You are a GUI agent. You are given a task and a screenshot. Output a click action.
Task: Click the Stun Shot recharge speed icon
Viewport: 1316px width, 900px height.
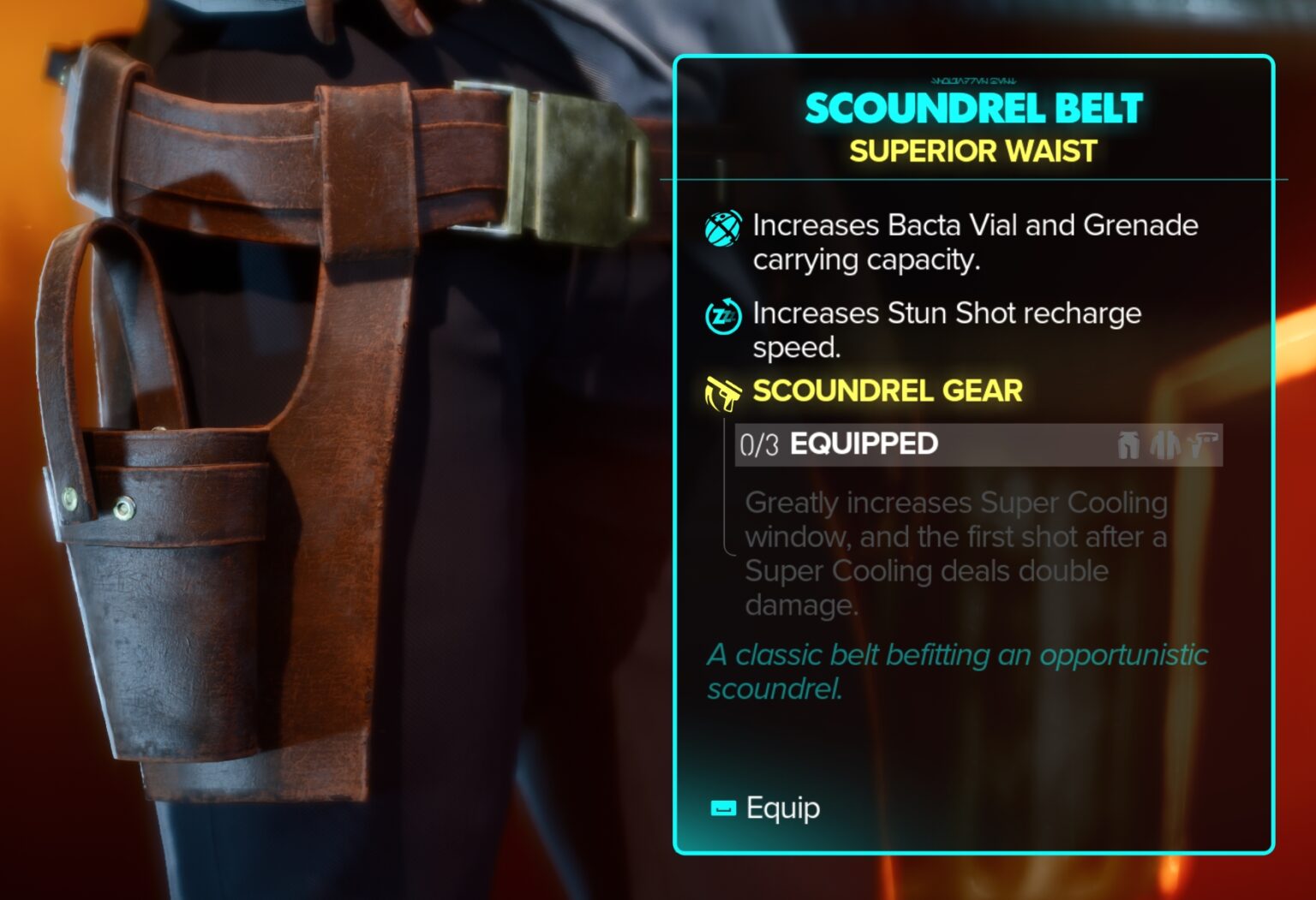click(724, 318)
